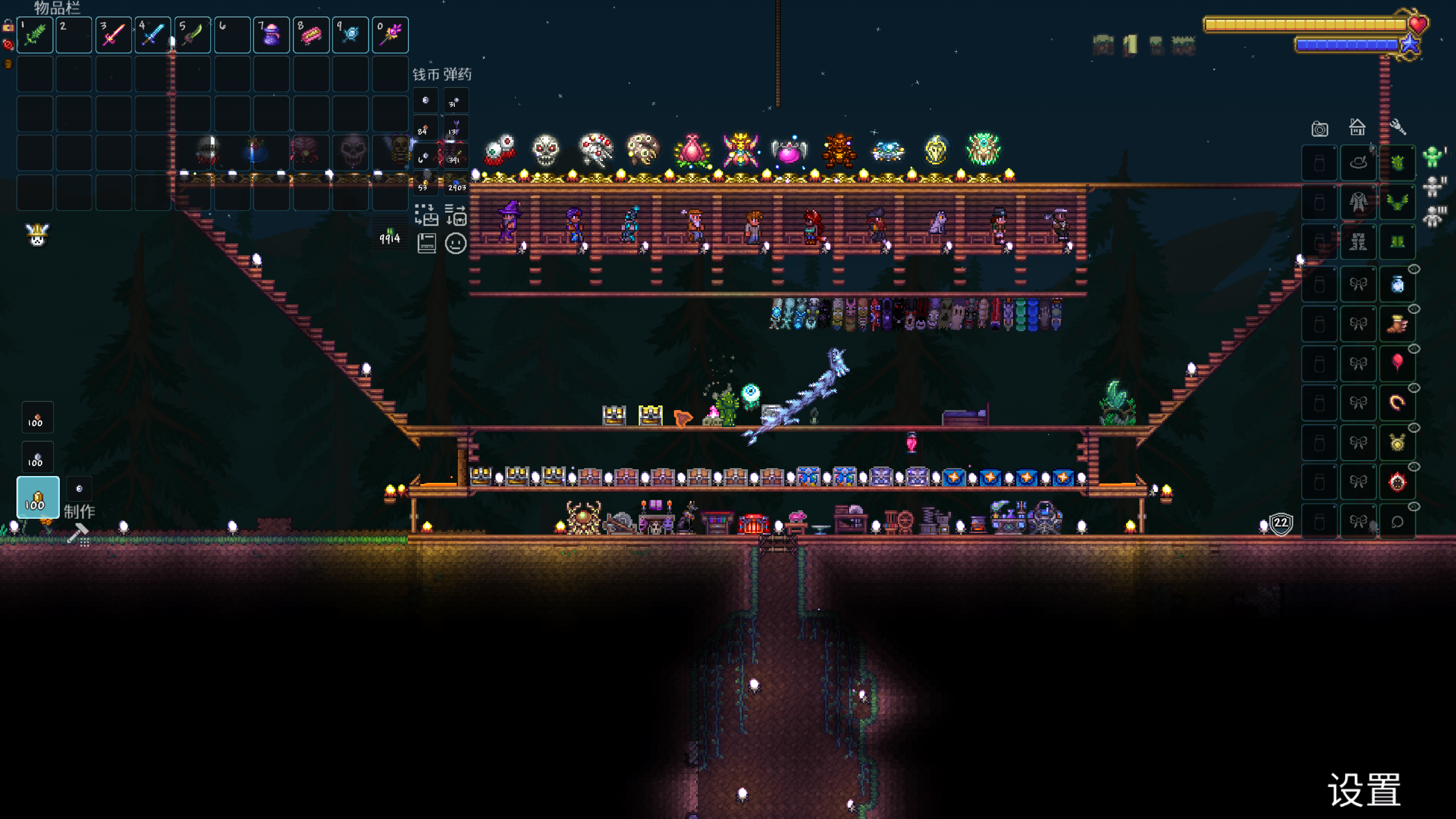Choose the magic staff in hotbar slot 0
The image size is (1456, 819).
(x=390, y=35)
